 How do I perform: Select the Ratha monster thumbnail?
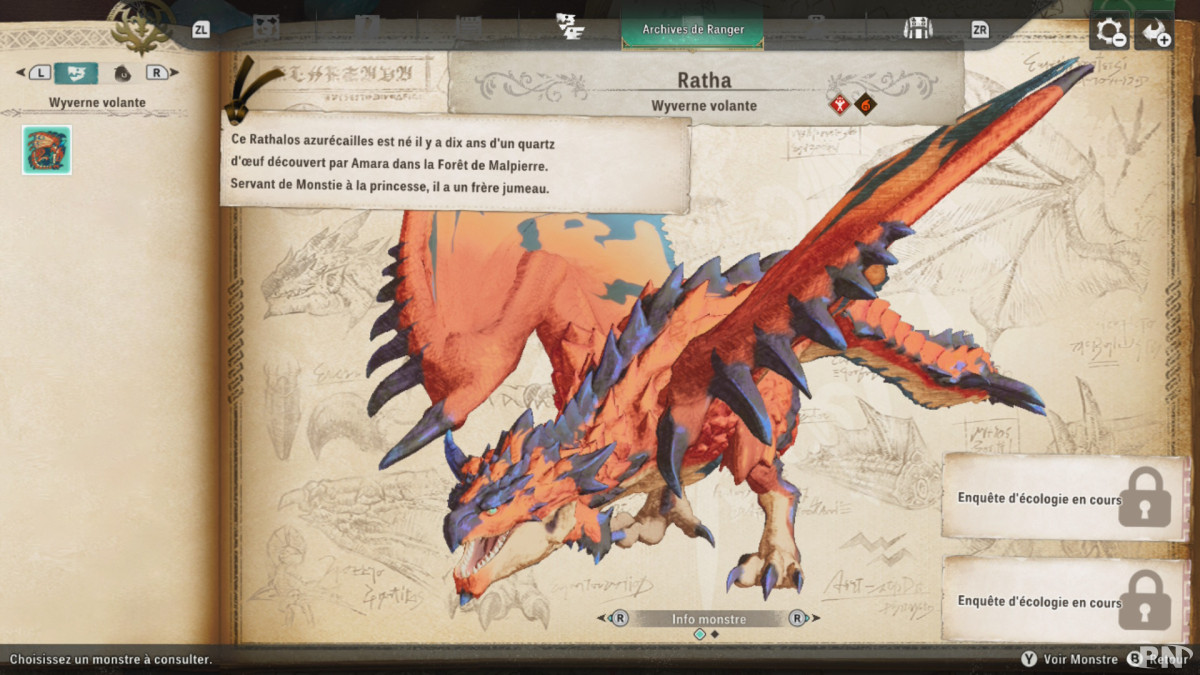(47, 150)
